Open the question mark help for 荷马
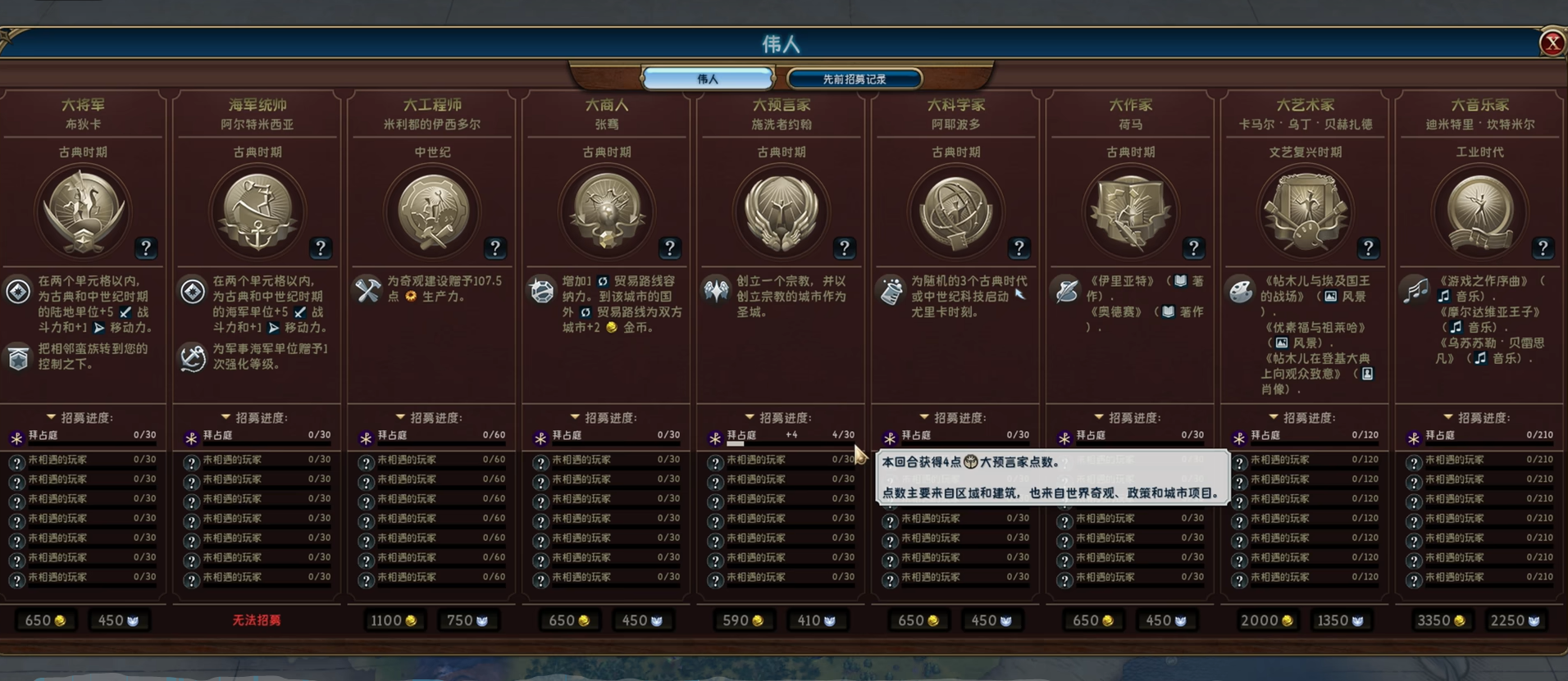The image size is (1568, 681). [1195, 247]
